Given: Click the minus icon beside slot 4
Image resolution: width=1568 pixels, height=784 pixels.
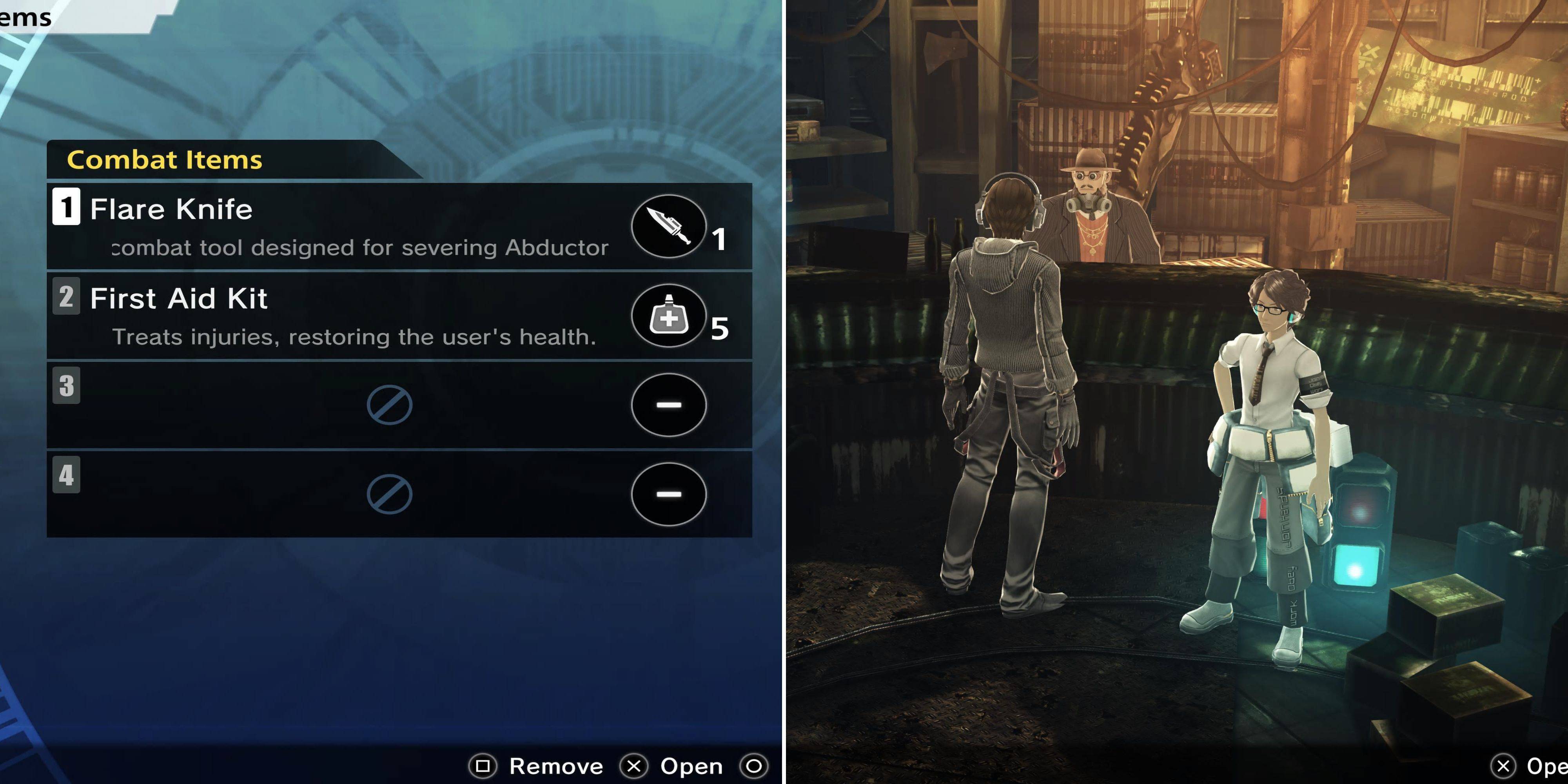Looking at the screenshot, I should pyautogui.click(x=668, y=494).
